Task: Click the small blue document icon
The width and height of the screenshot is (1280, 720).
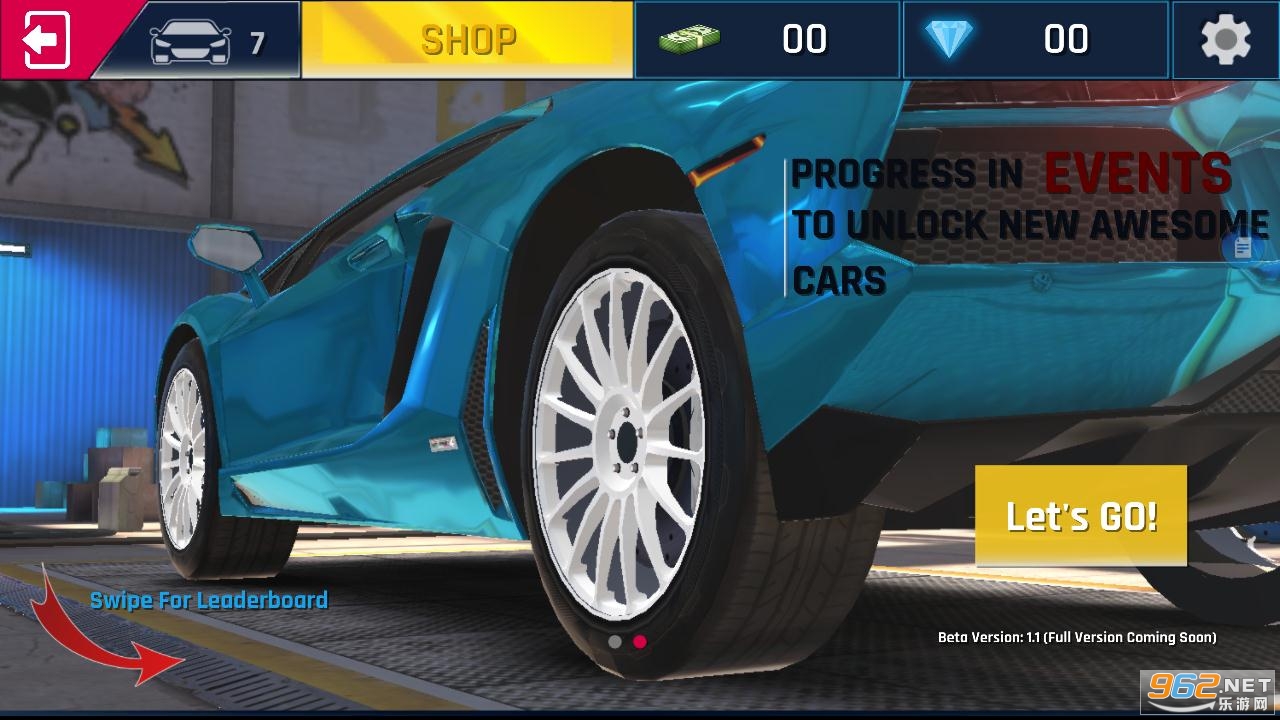Action: tap(1243, 248)
